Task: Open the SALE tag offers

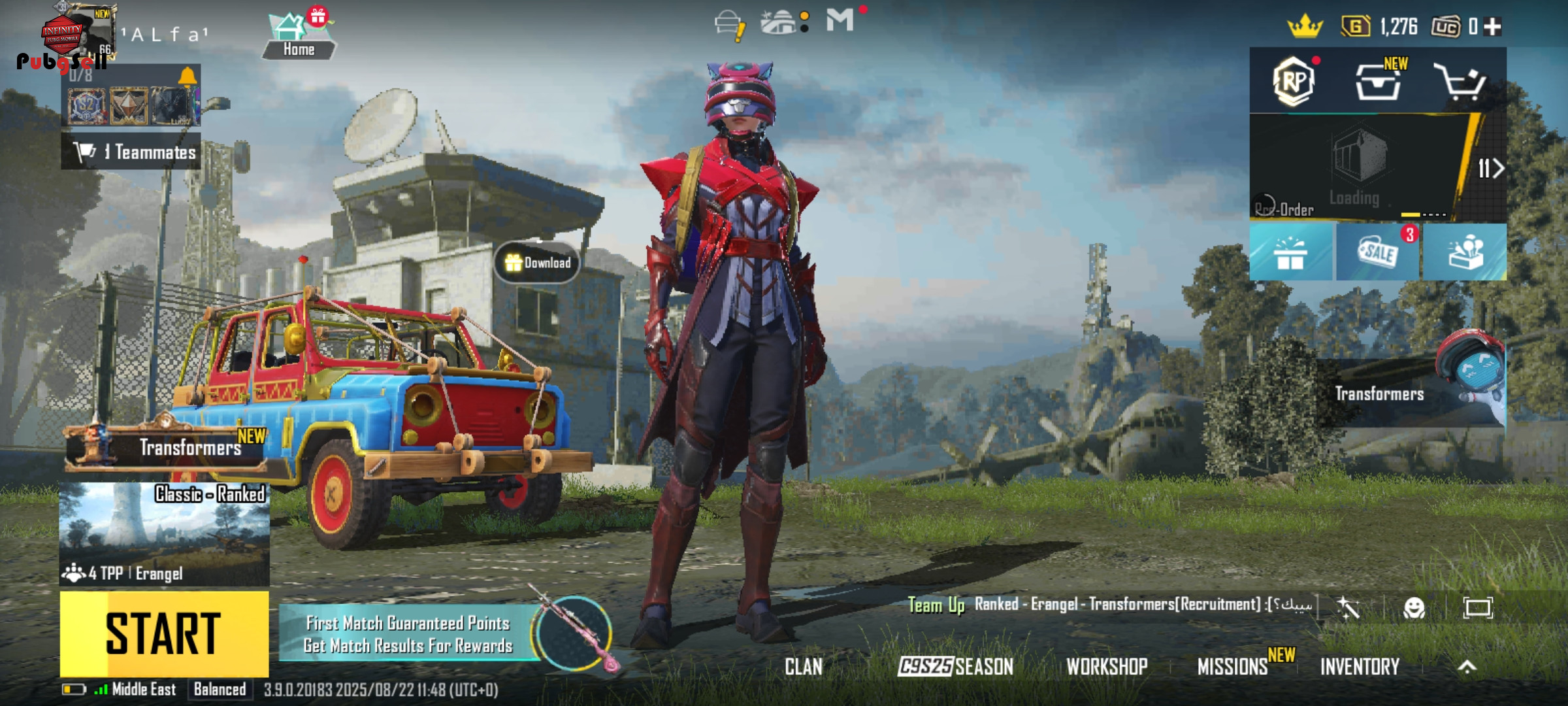Action: (1378, 252)
